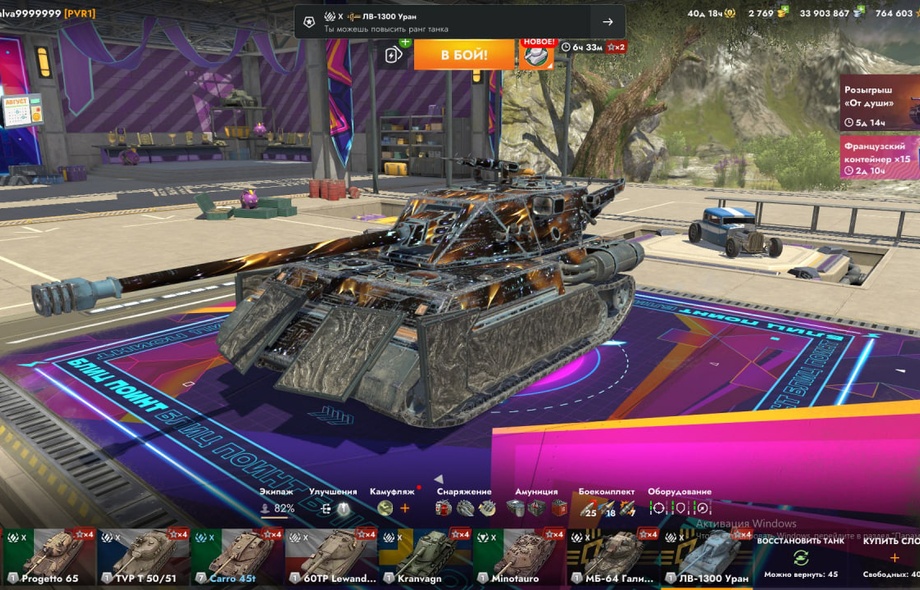The width and height of the screenshot is (920, 590).
Task: Add camouflage with the Камуфляж plus
Action: [x=405, y=508]
